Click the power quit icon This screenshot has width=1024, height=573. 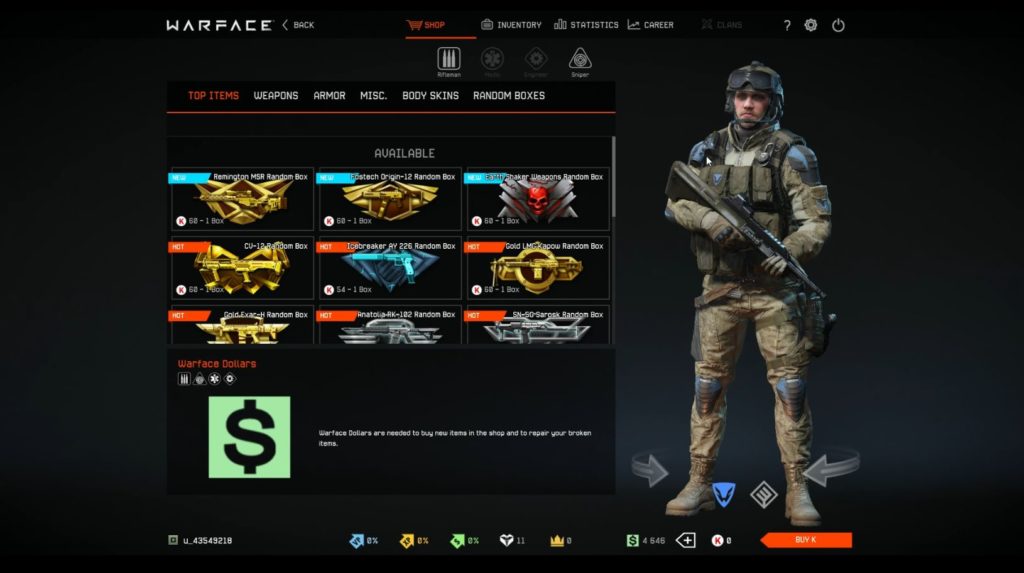[x=838, y=26]
